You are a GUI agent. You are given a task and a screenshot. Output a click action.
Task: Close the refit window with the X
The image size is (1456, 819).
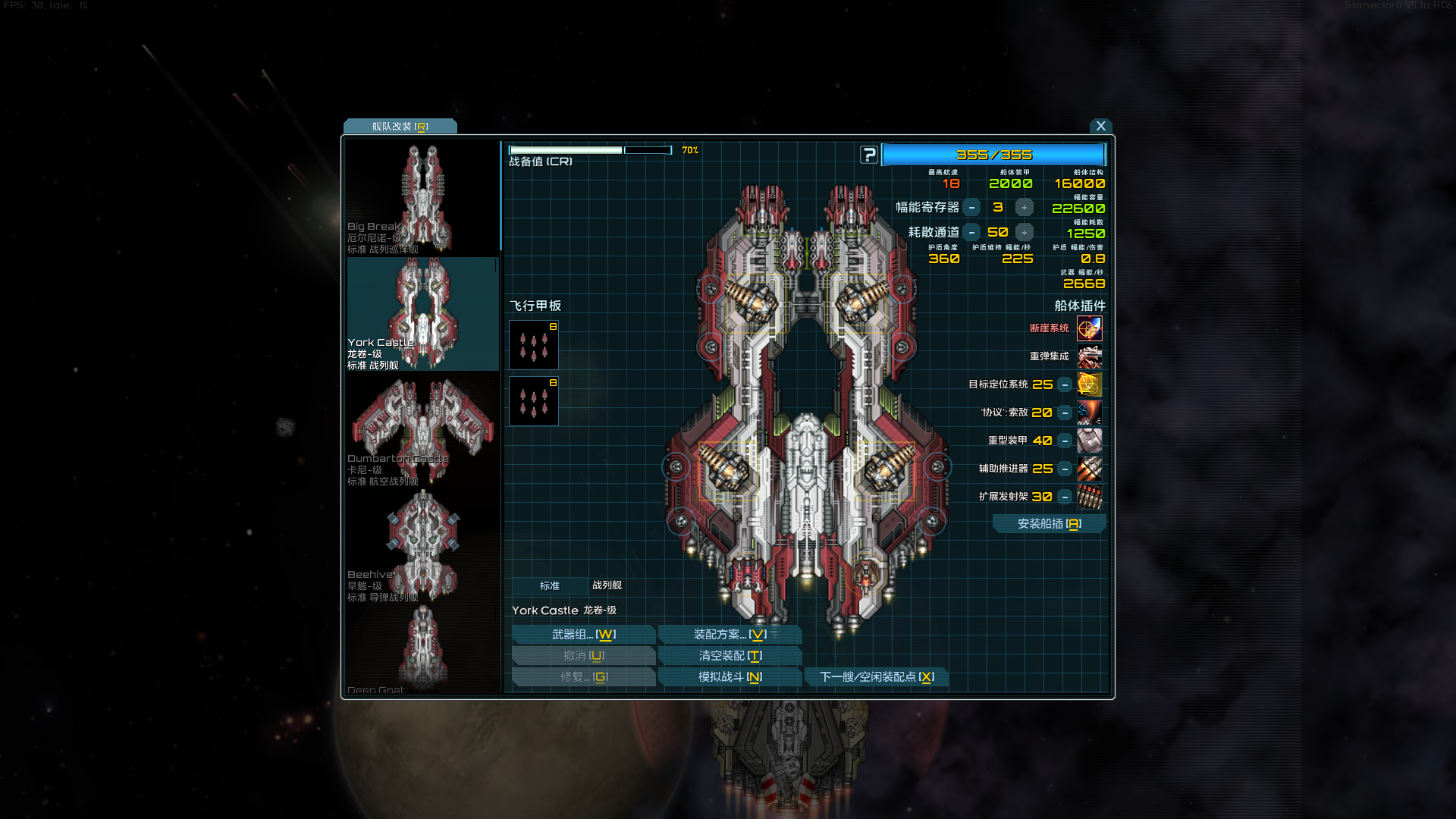[x=1100, y=126]
